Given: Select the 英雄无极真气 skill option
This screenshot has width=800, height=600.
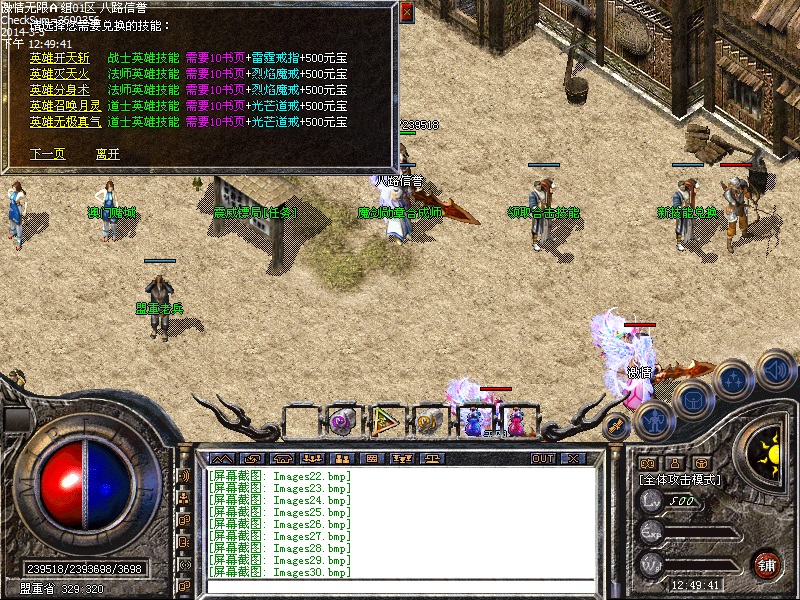Looking at the screenshot, I should [65, 122].
